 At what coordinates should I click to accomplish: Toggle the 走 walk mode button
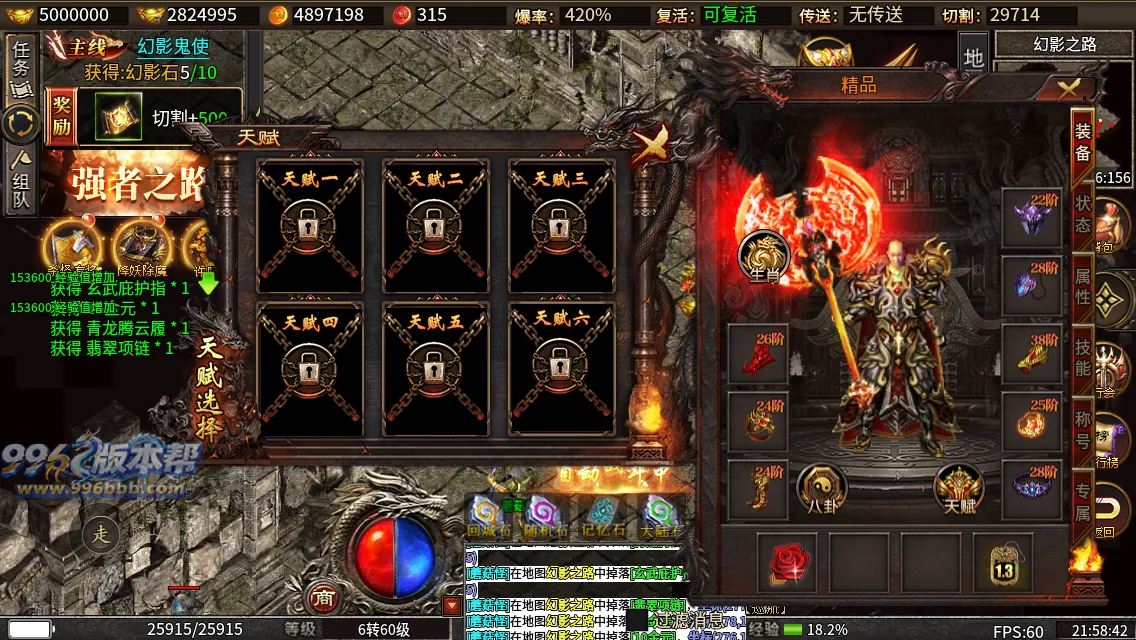tap(101, 534)
